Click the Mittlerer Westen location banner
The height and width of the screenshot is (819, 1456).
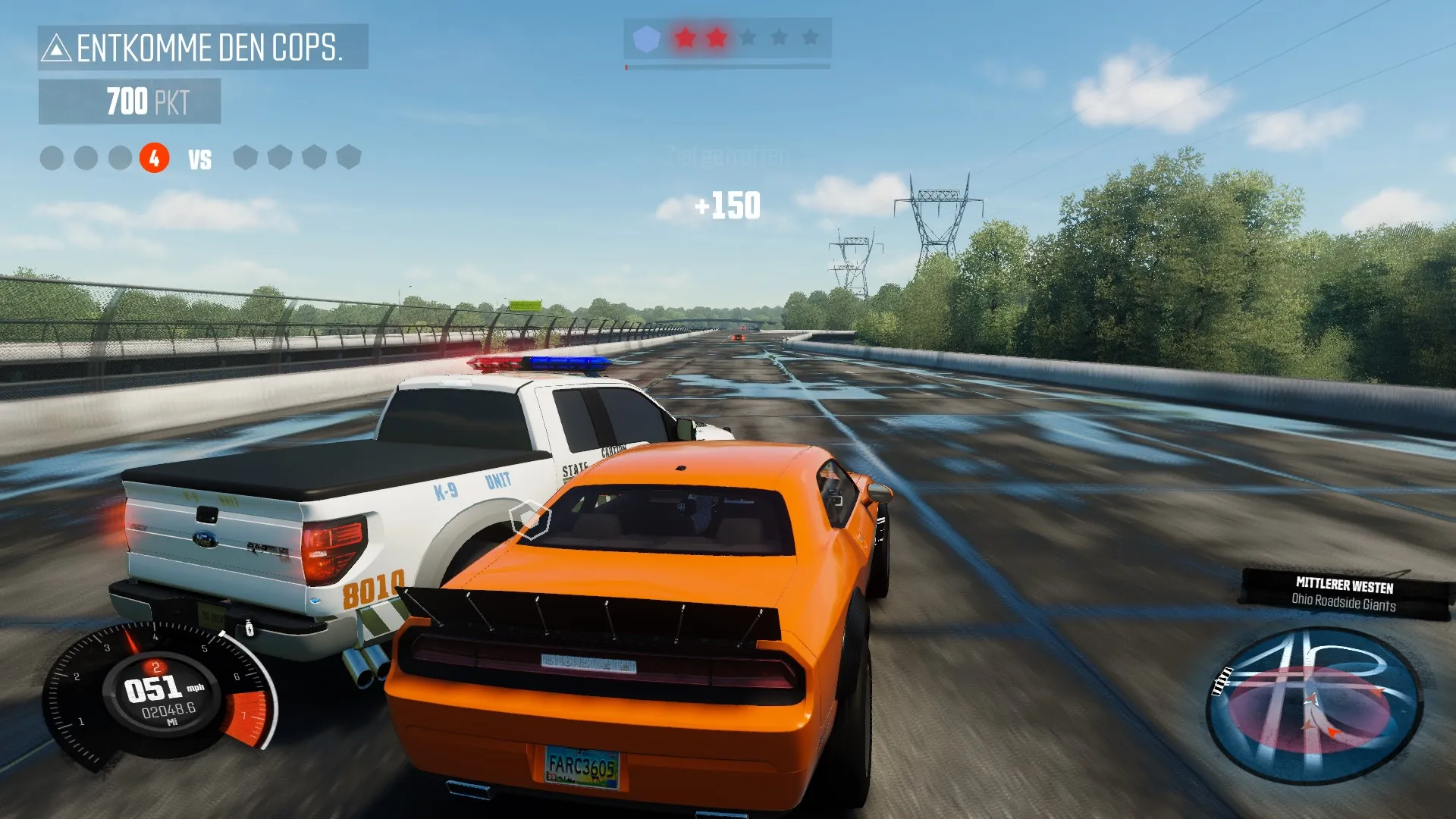click(x=1345, y=594)
